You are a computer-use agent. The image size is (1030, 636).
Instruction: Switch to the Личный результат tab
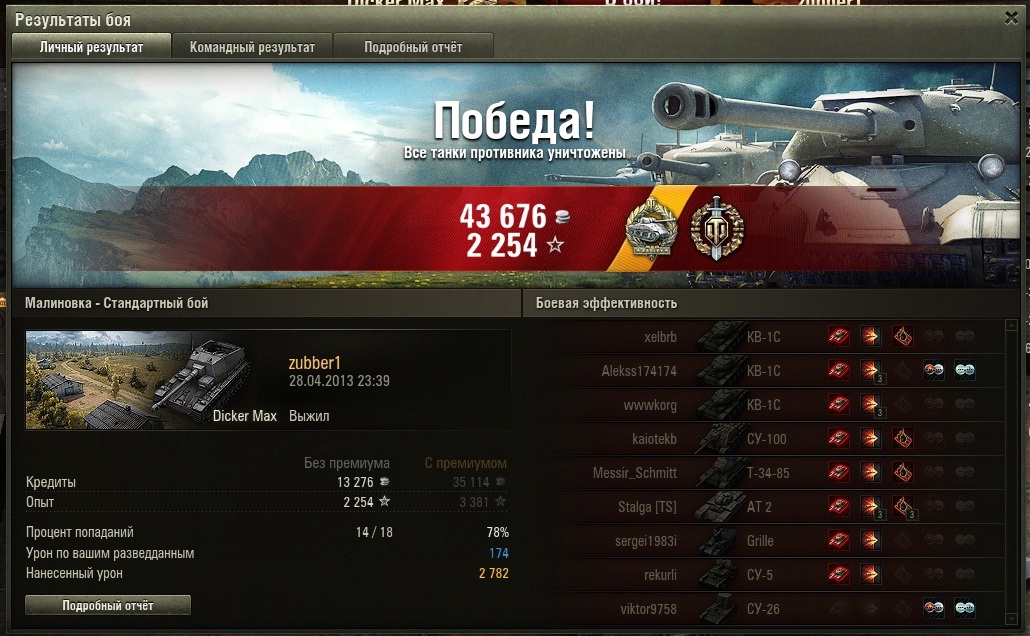[91, 47]
